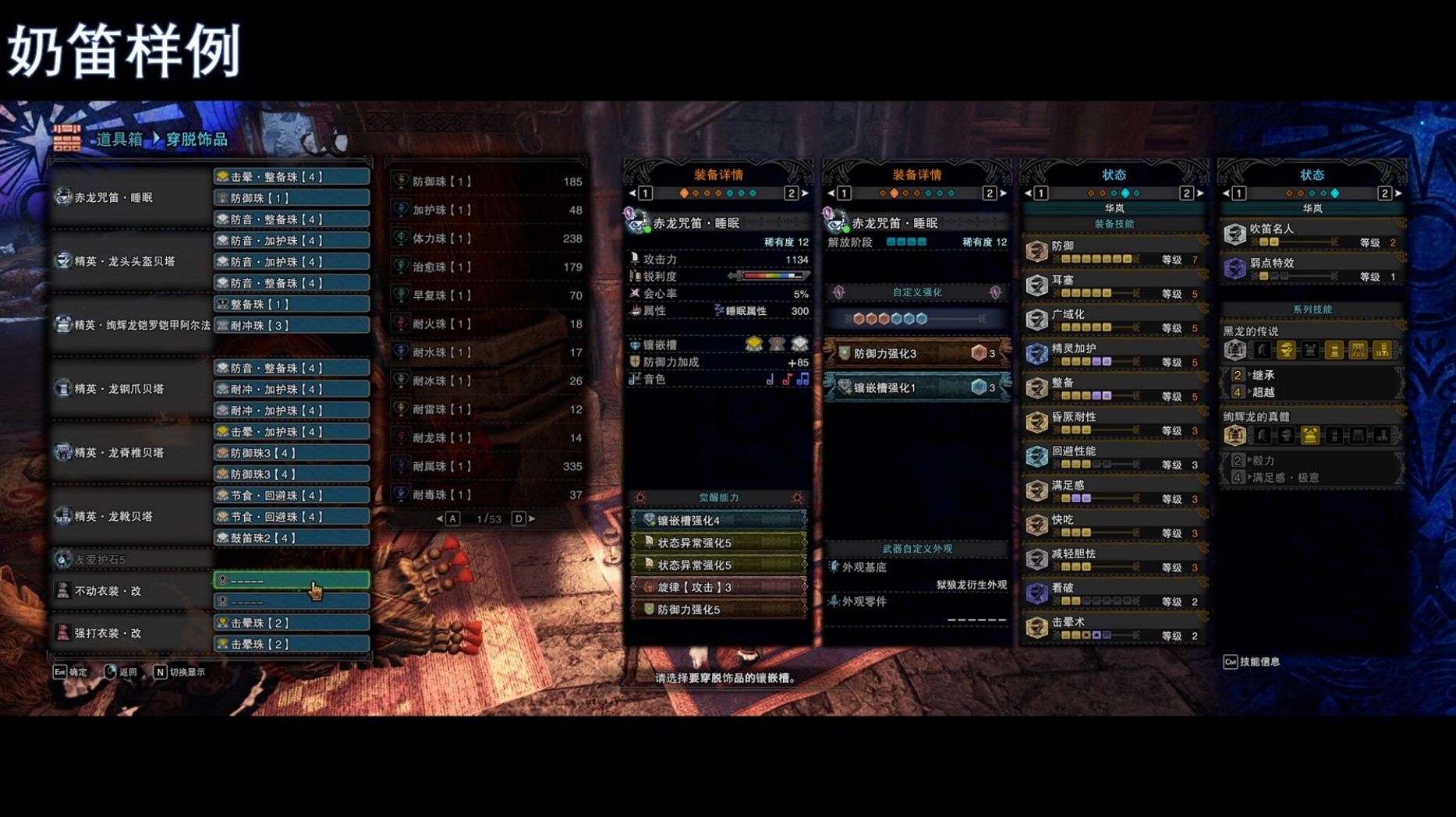Select the 击晕·整备珠【4】 decoration slot
1456x817 pixels.
coord(291,177)
